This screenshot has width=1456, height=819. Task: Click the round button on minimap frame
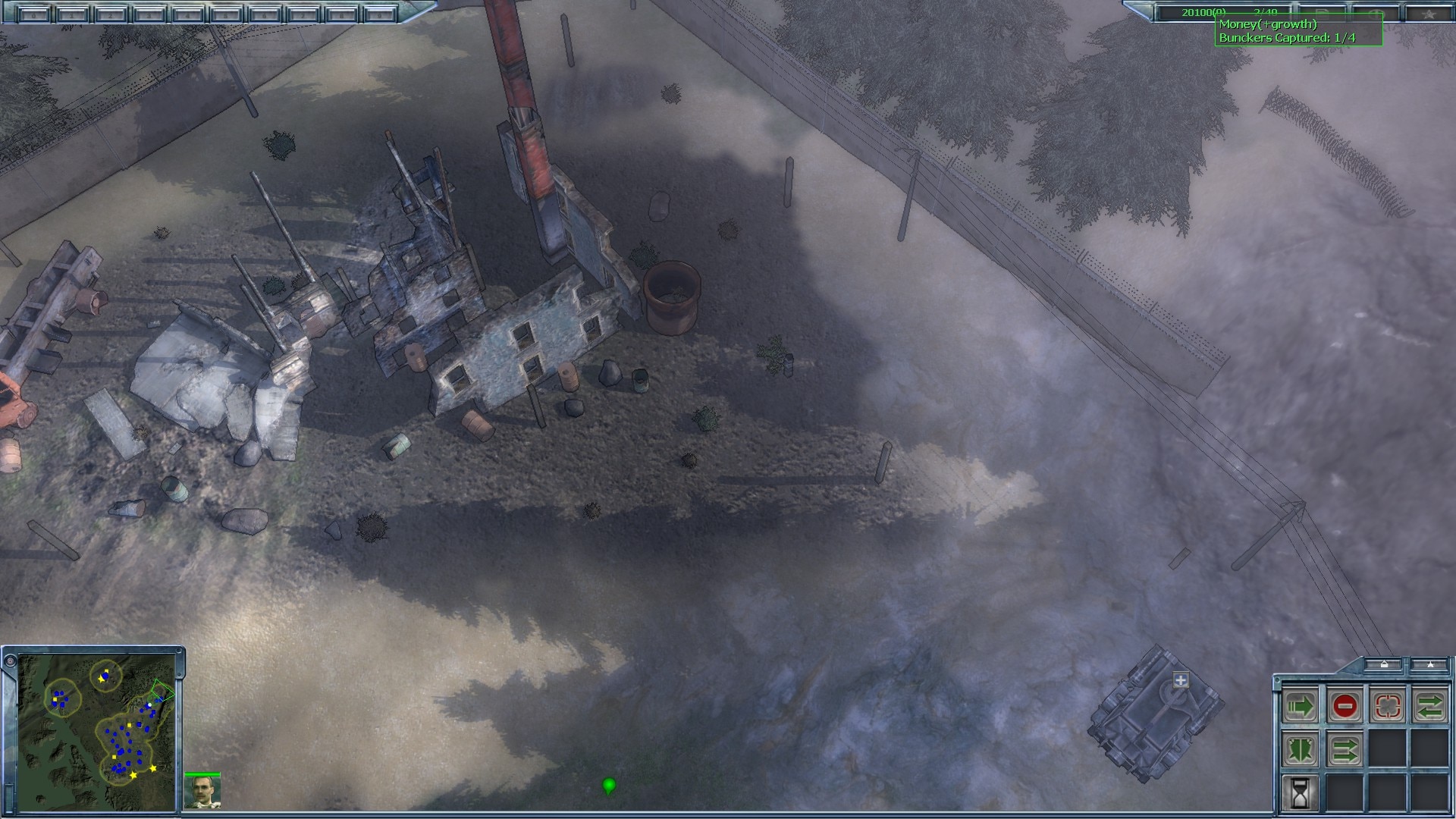(x=10, y=661)
